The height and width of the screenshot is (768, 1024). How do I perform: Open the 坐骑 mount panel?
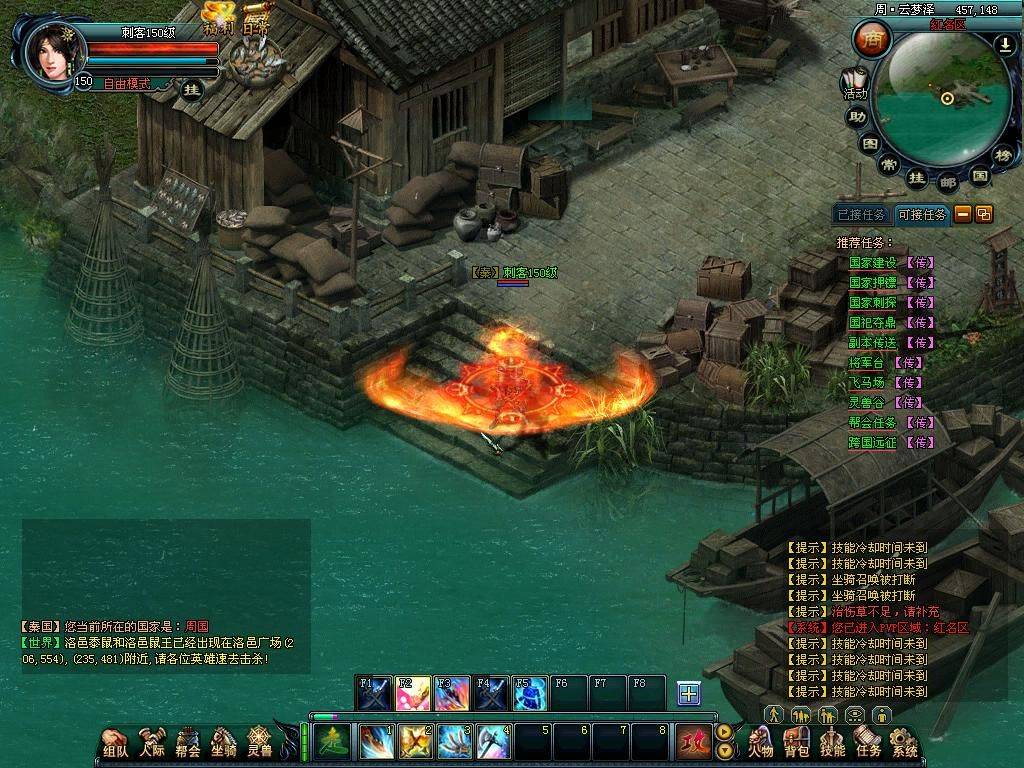(x=224, y=743)
